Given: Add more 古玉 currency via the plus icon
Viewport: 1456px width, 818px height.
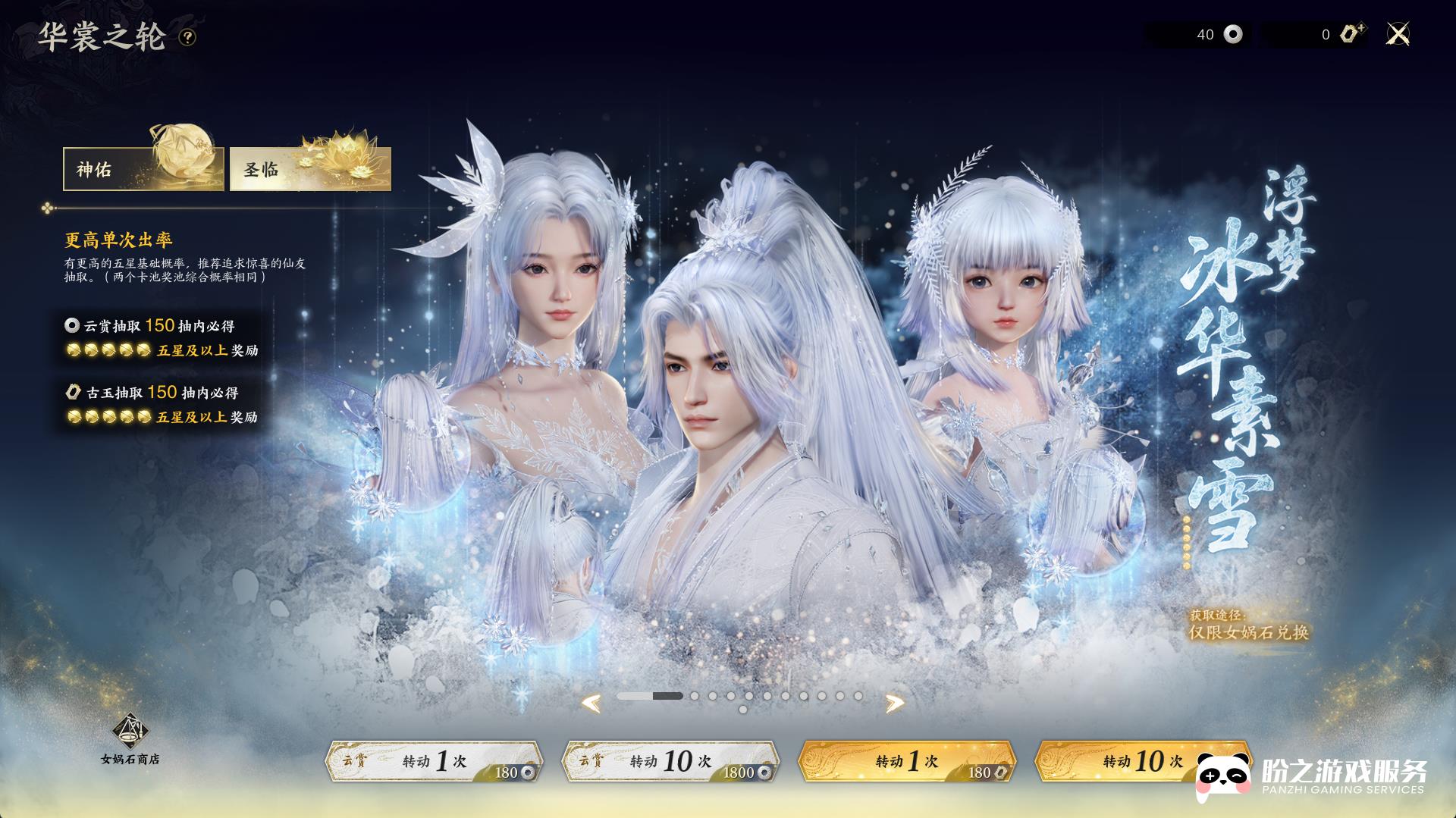Looking at the screenshot, I should (1352, 33).
